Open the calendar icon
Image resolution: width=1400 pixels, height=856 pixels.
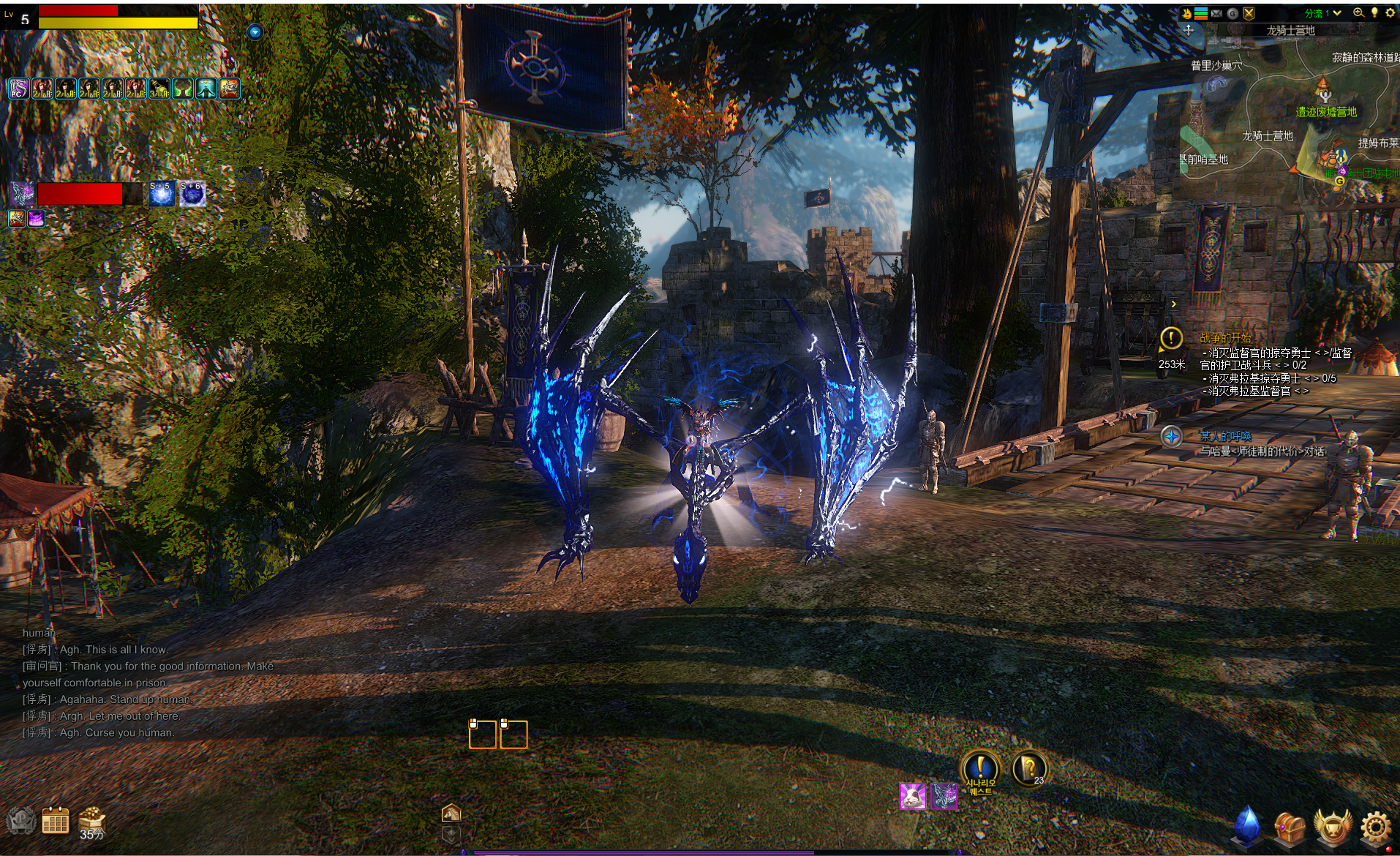[x=55, y=821]
